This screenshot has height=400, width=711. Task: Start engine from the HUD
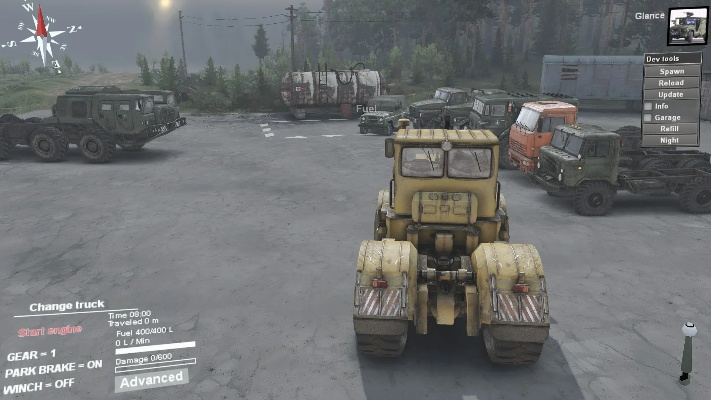pos(50,331)
